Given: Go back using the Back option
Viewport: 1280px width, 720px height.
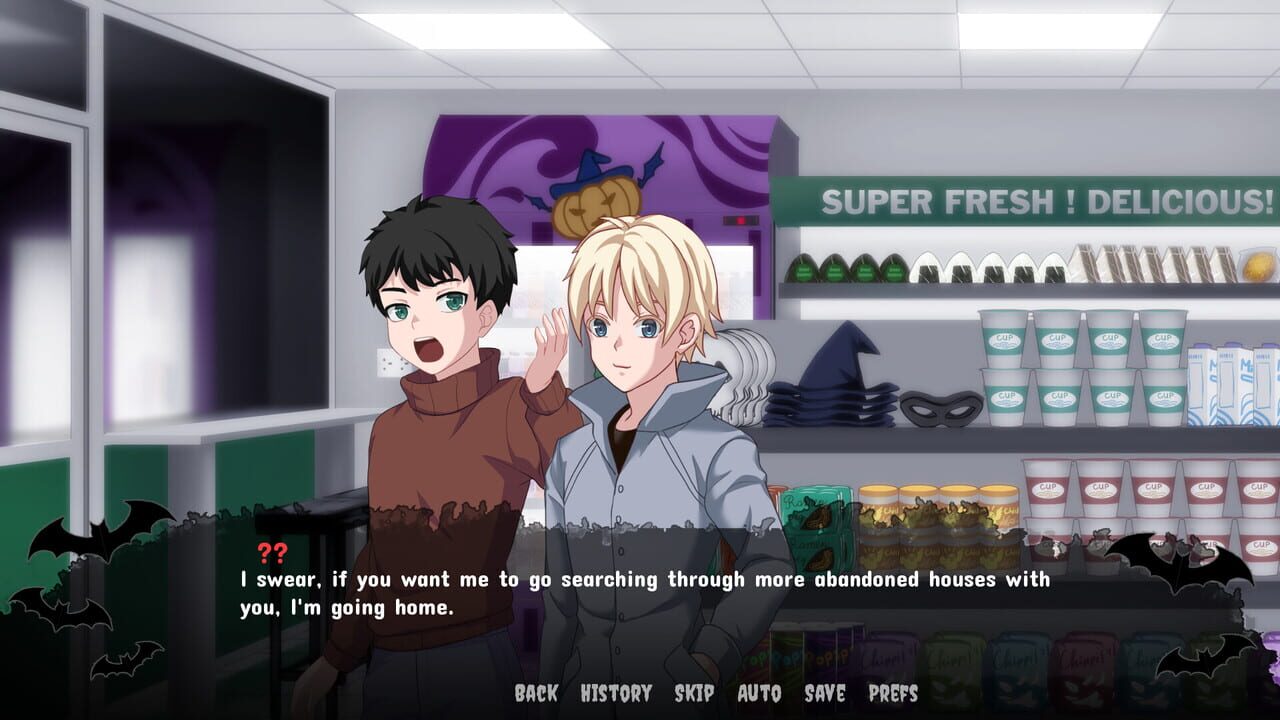Looking at the screenshot, I should pos(536,692).
